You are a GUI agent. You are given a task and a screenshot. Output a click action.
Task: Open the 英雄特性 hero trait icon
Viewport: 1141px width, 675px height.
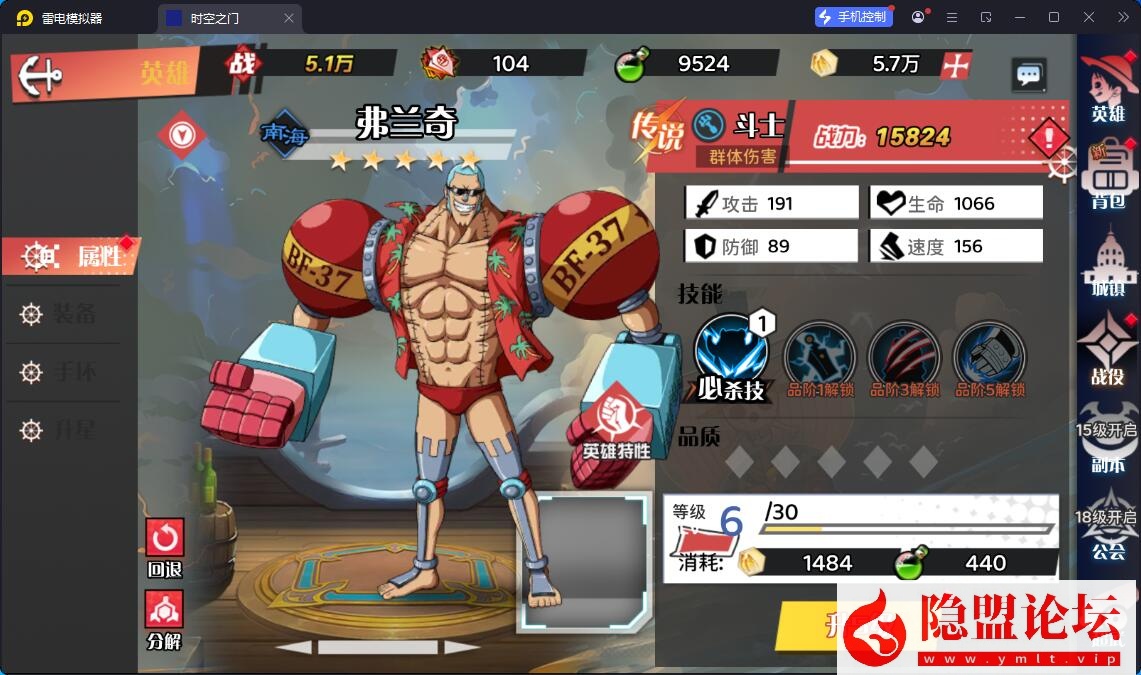pyautogui.click(x=617, y=424)
